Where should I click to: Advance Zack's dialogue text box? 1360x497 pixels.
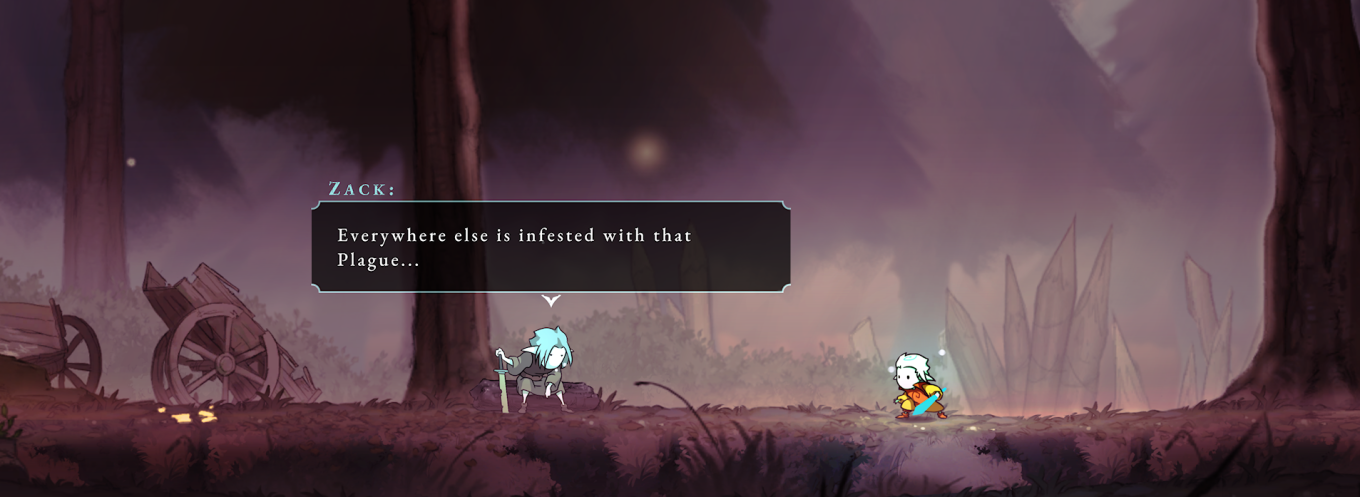pos(550,247)
